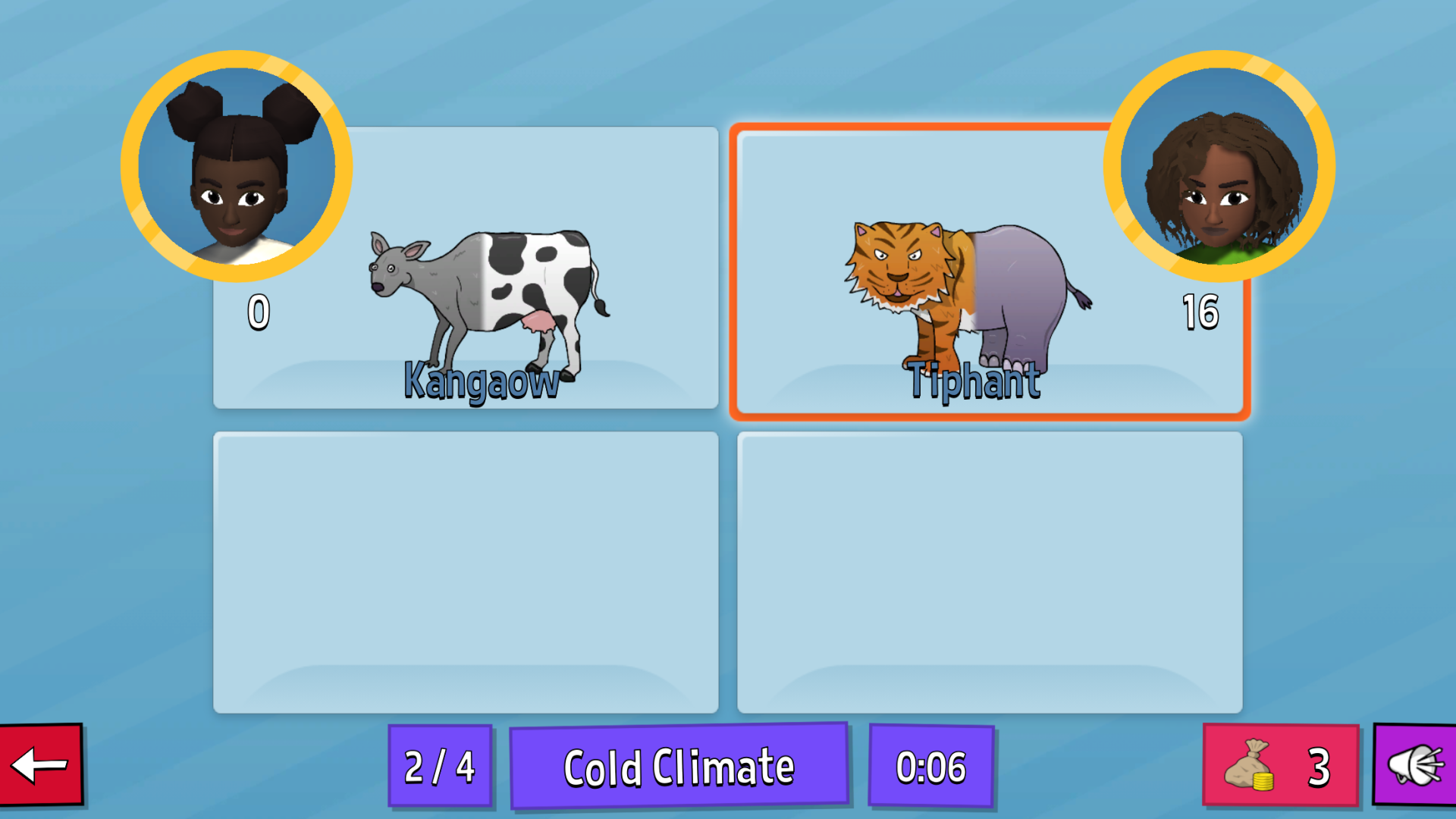Select the empty bottom-left answer card
Image resolution: width=1456 pixels, height=819 pixels.
(466, 569)
